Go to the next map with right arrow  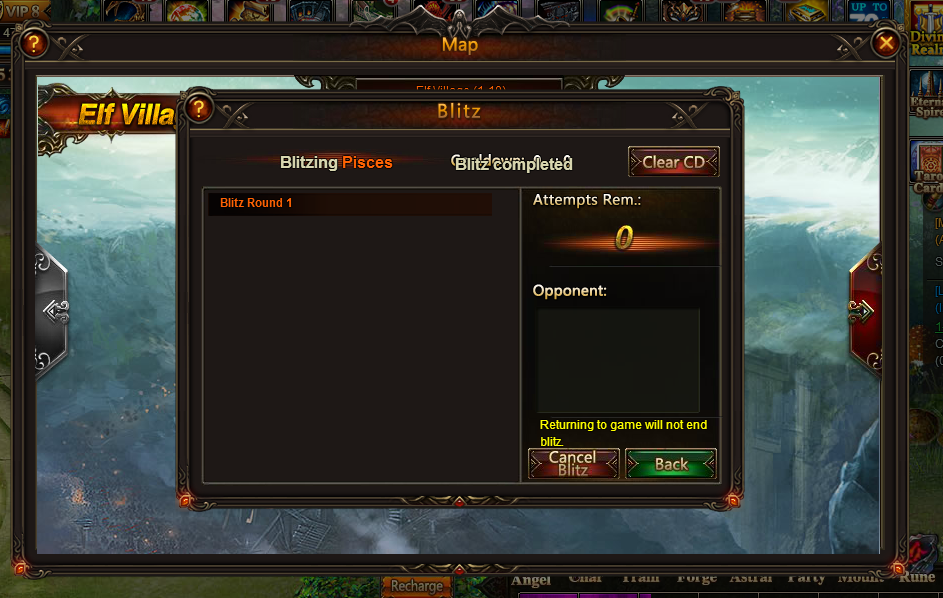(863, 311)
